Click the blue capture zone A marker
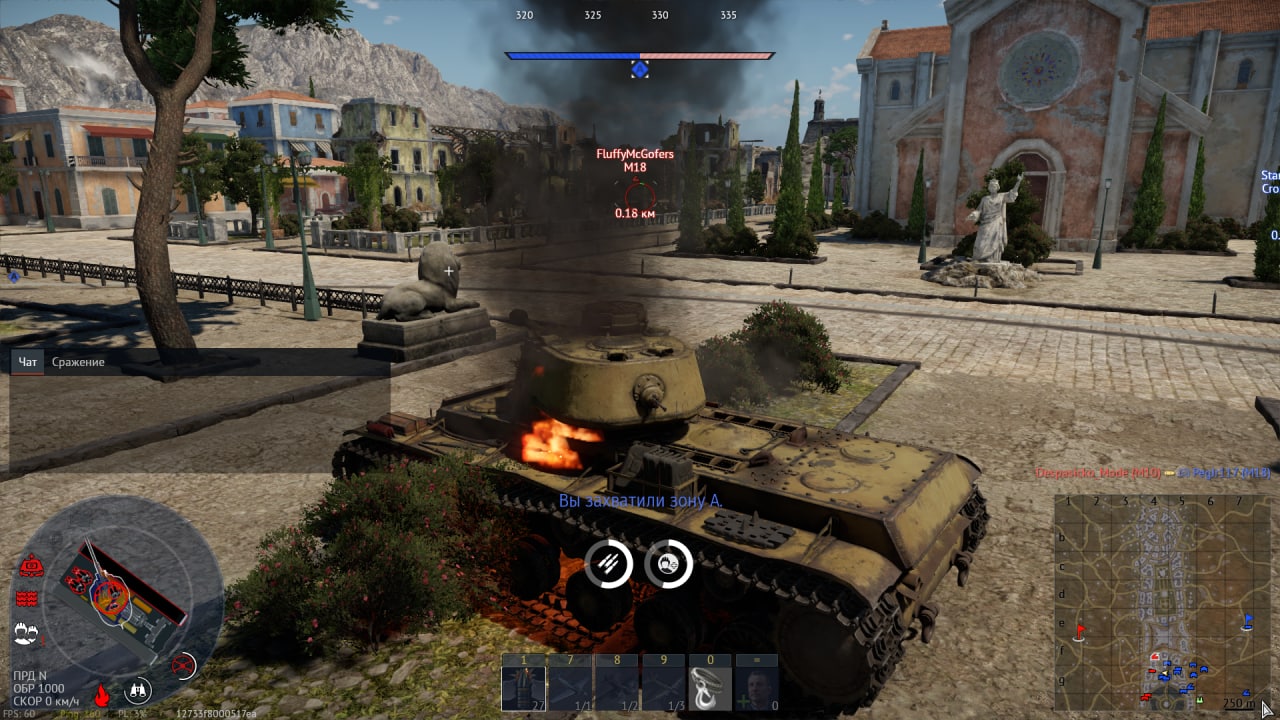This screenshot has height=720, width=1280. click(639, 69)
